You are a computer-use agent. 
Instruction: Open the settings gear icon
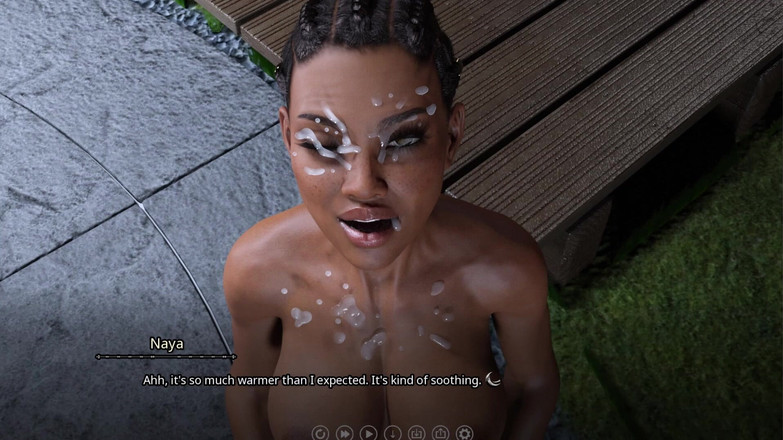point(464,433)
